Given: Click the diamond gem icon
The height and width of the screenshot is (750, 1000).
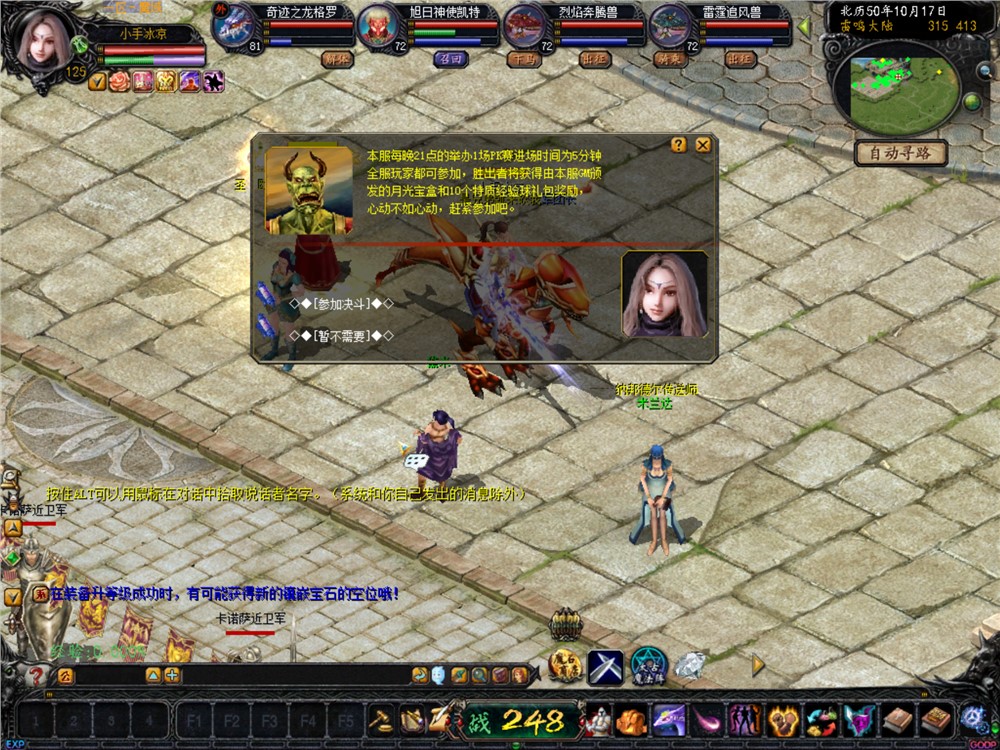Looking at the screenshot, I should pyautogui.click(x=689, y=664).
